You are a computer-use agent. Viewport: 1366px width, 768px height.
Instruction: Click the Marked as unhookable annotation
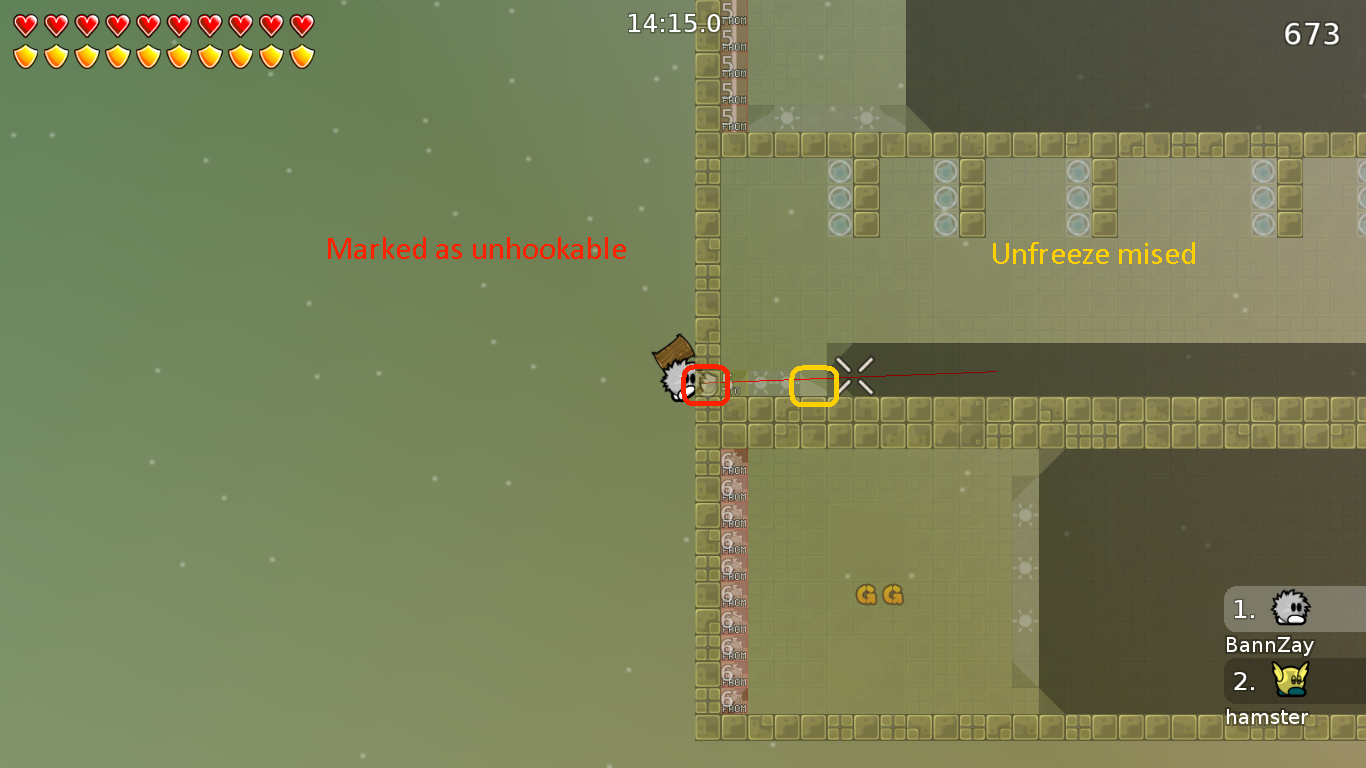coord(477,249)
